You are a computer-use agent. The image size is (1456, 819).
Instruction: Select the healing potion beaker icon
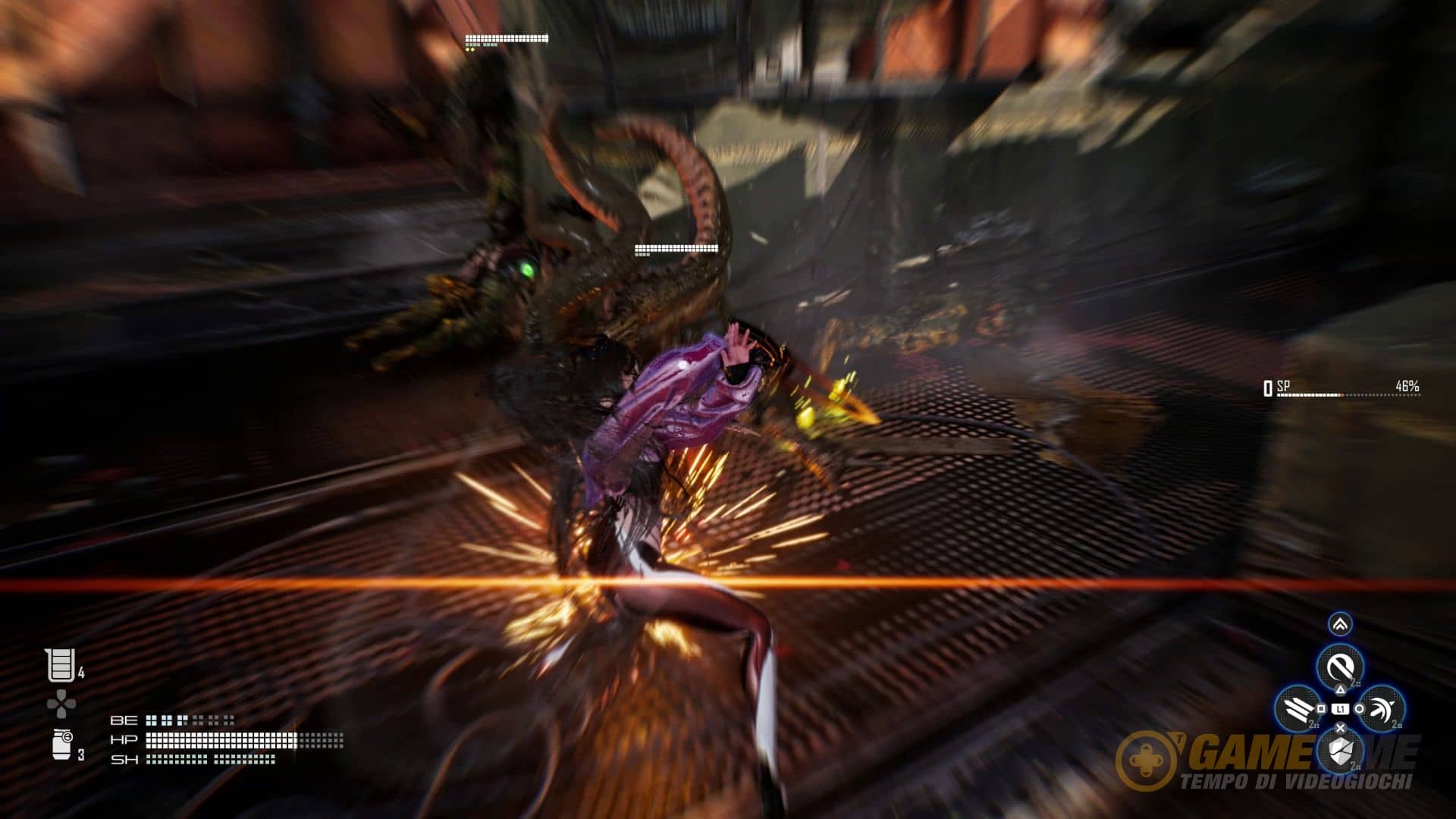point(60,666)
